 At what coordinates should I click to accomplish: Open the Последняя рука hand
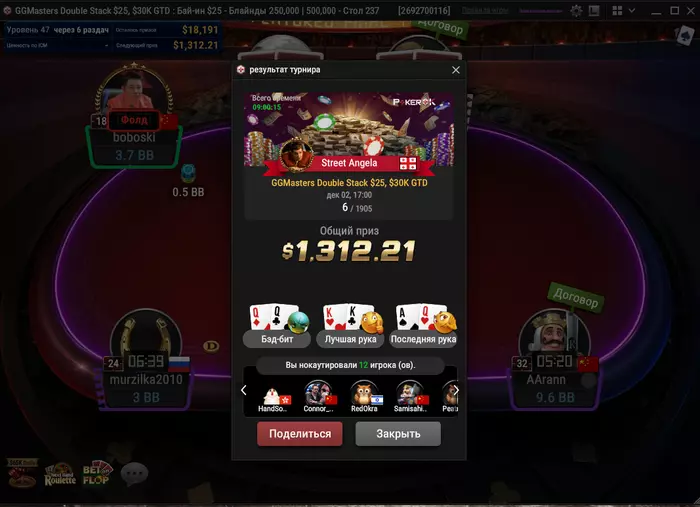click(423, 326)
